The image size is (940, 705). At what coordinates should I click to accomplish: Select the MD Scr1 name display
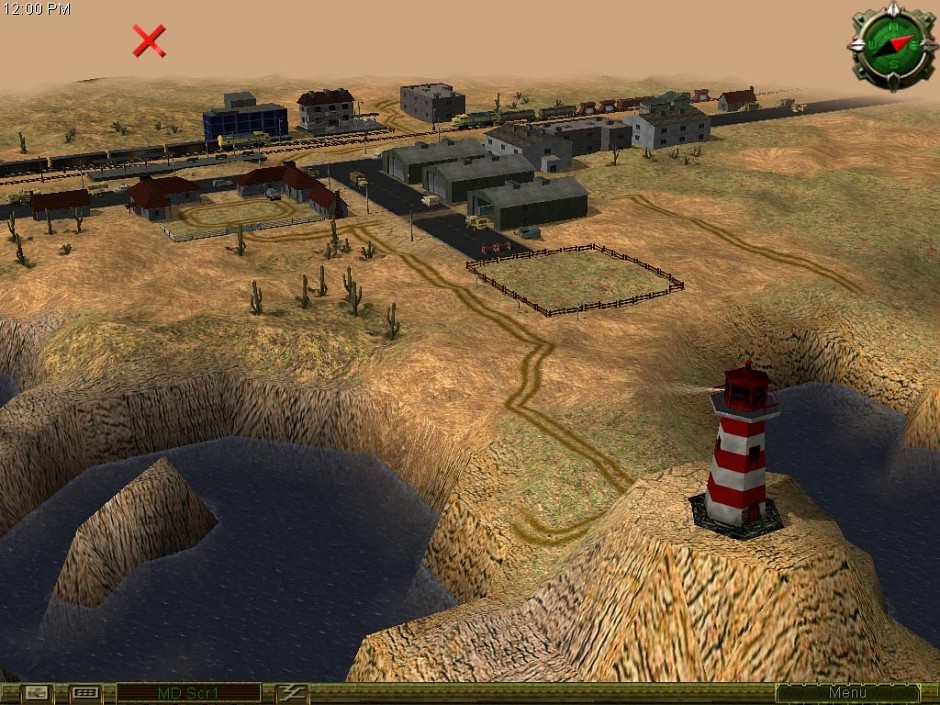pos(189,693)
